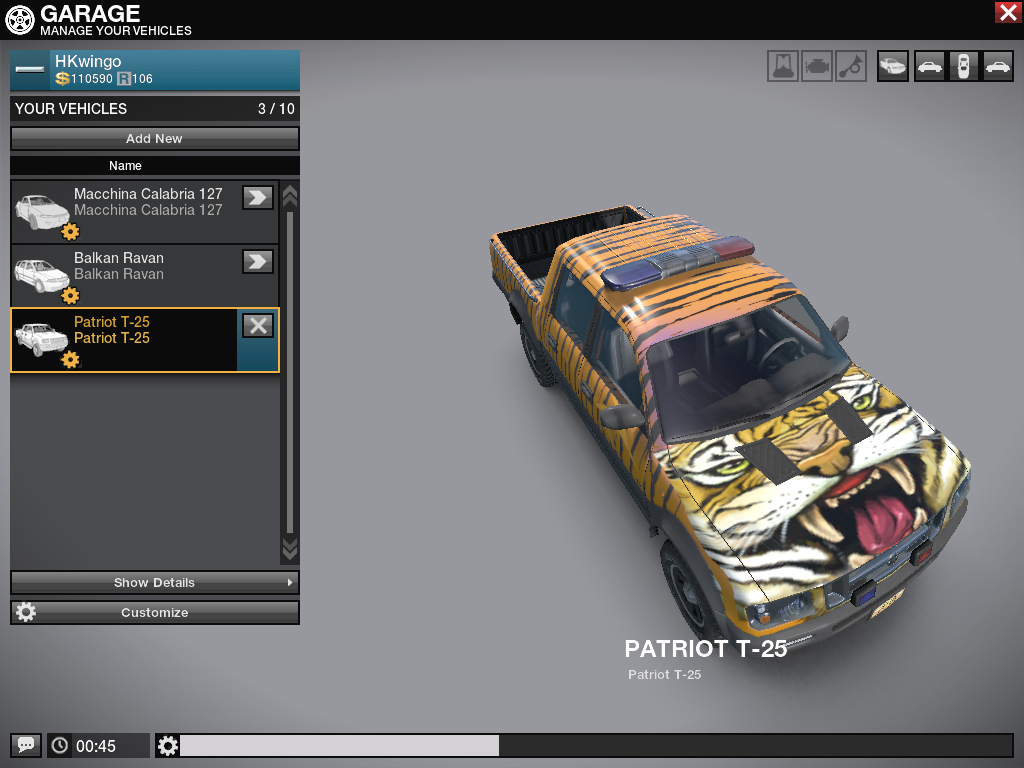Open the Customize menu
Image resolution: width=1024 pixels, height=768 pixels.
[155, 612]
